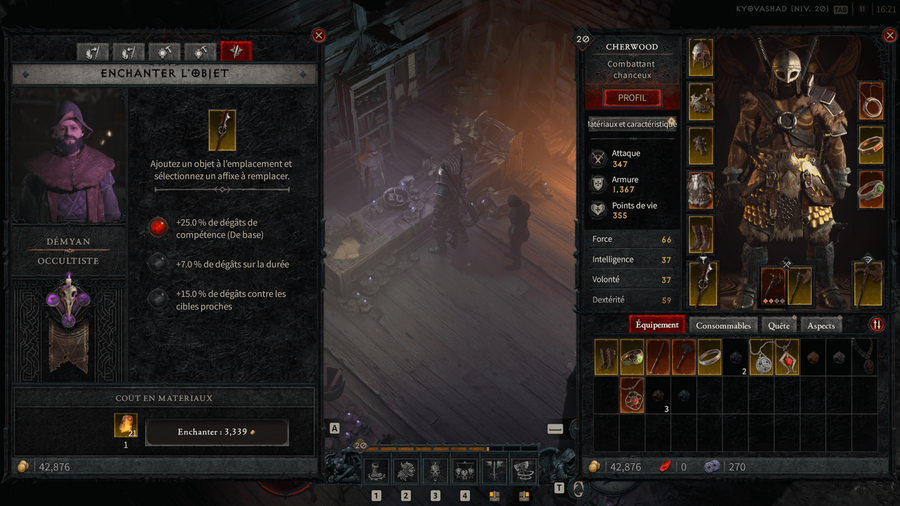Click the Enchanter button costing 3,339 gold

tap(217, 432)
